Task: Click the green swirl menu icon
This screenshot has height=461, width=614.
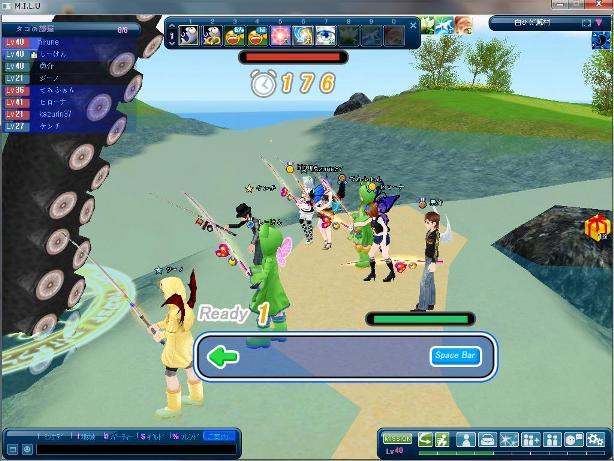Action: (427, 439)
